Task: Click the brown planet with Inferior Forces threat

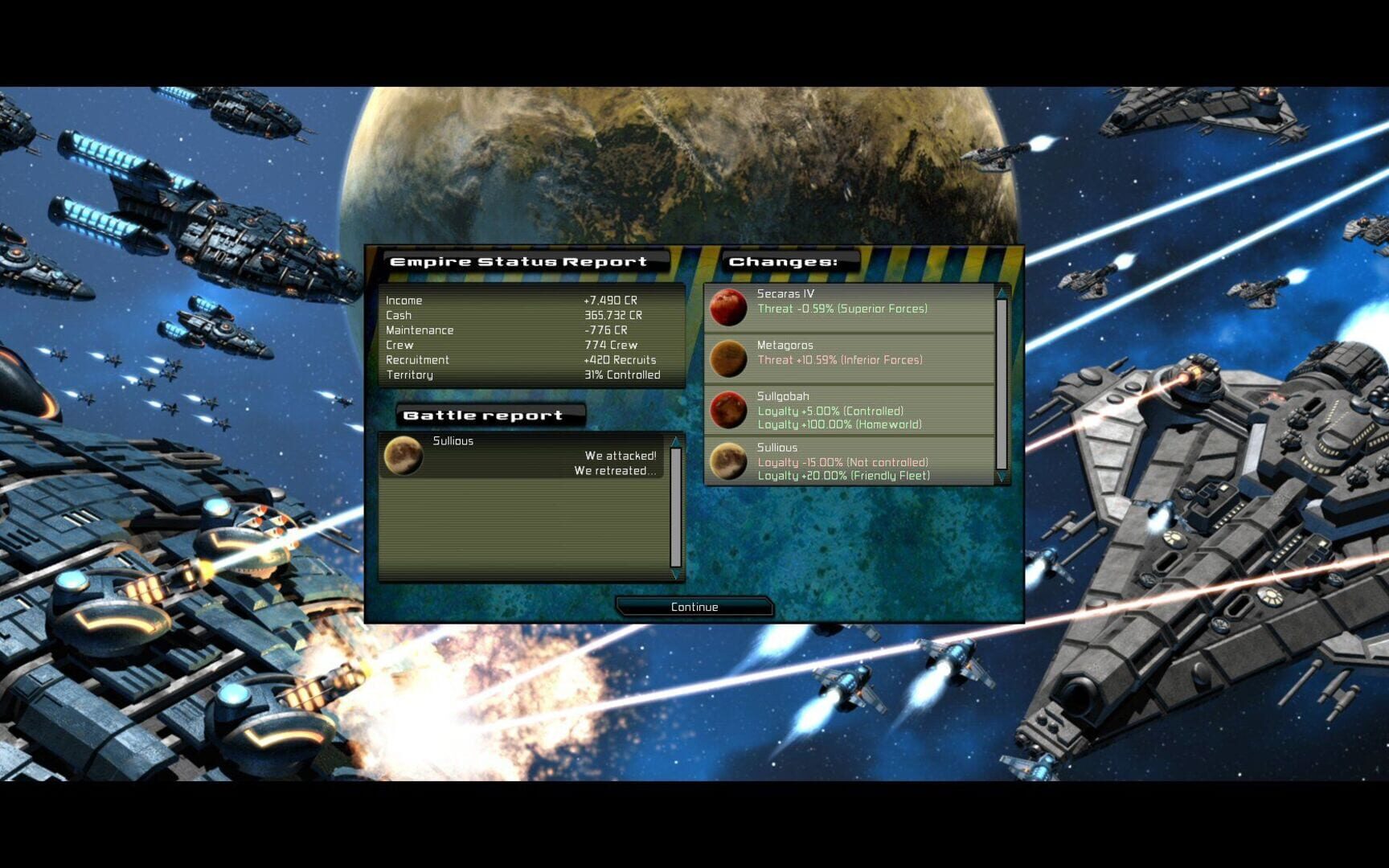Action: (x=729, y=359)
